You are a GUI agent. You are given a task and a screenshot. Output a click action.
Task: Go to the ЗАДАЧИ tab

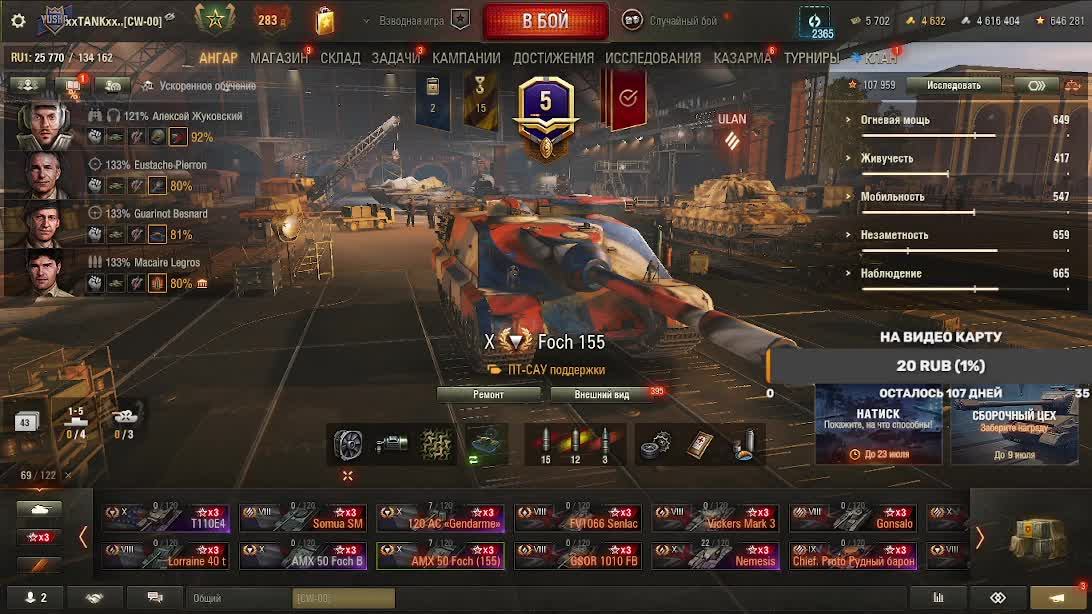(x=395, y=58)
